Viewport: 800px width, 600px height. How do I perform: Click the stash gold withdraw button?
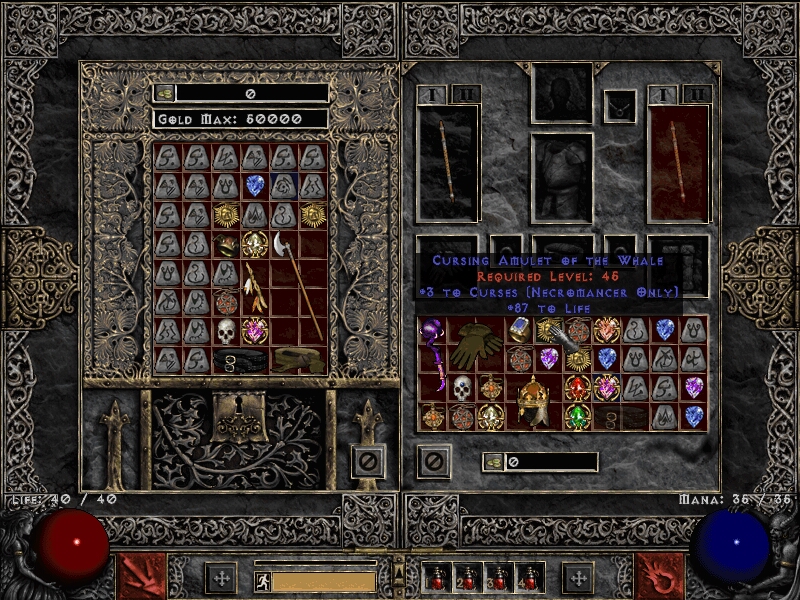point(165,93)
